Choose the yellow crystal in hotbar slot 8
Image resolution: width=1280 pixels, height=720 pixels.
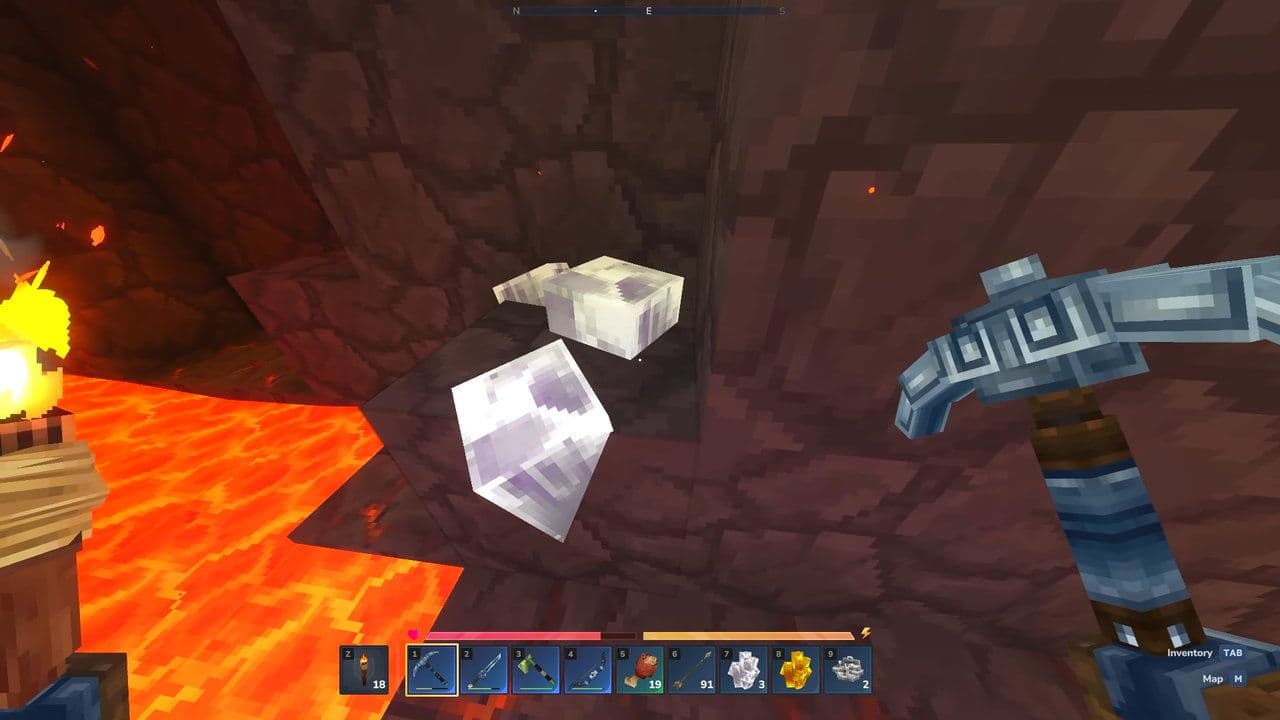click(x=795, y=670)
